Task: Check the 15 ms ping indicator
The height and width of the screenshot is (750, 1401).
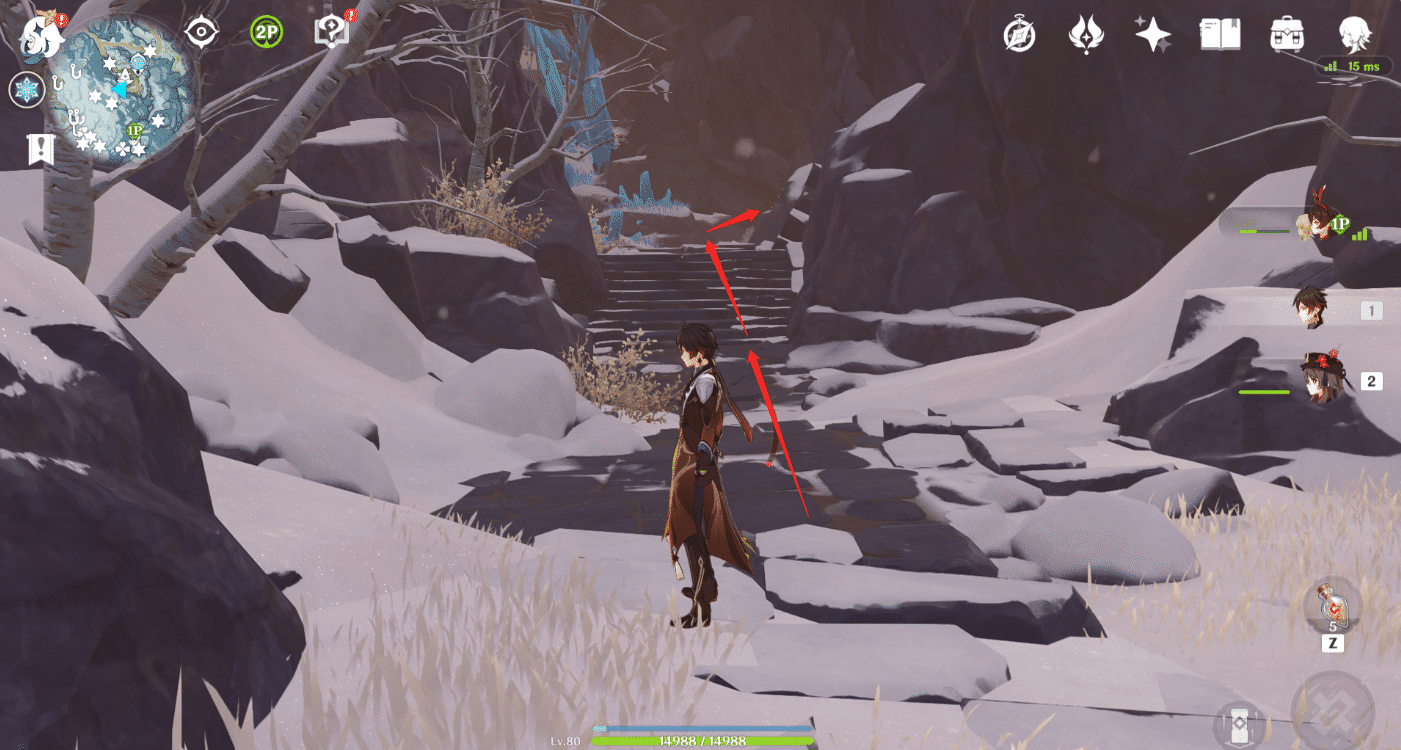Action: point(1353,67)
